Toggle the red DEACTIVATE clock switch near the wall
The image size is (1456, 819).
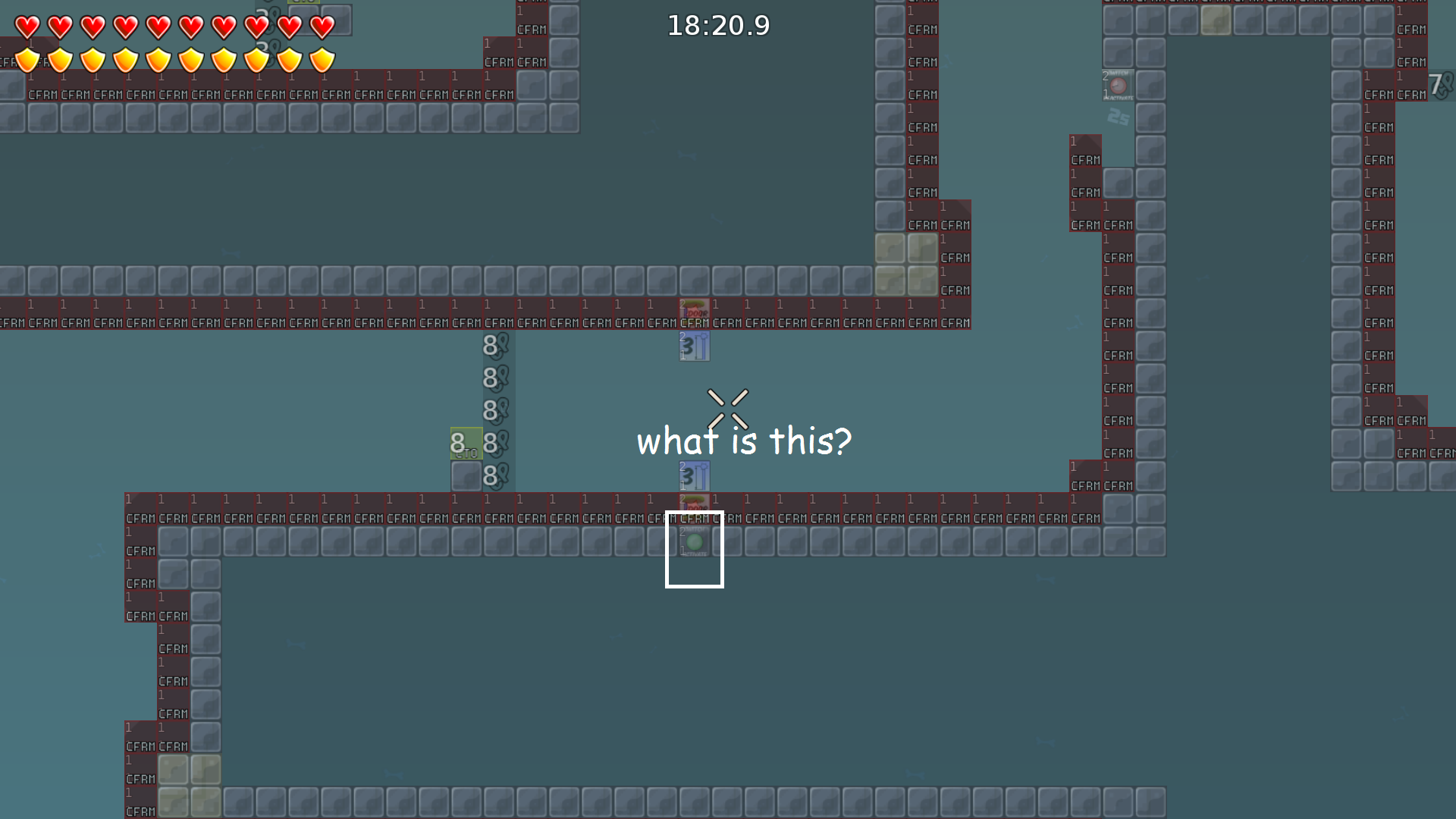pyautogui.click(x=1118, y=85)
